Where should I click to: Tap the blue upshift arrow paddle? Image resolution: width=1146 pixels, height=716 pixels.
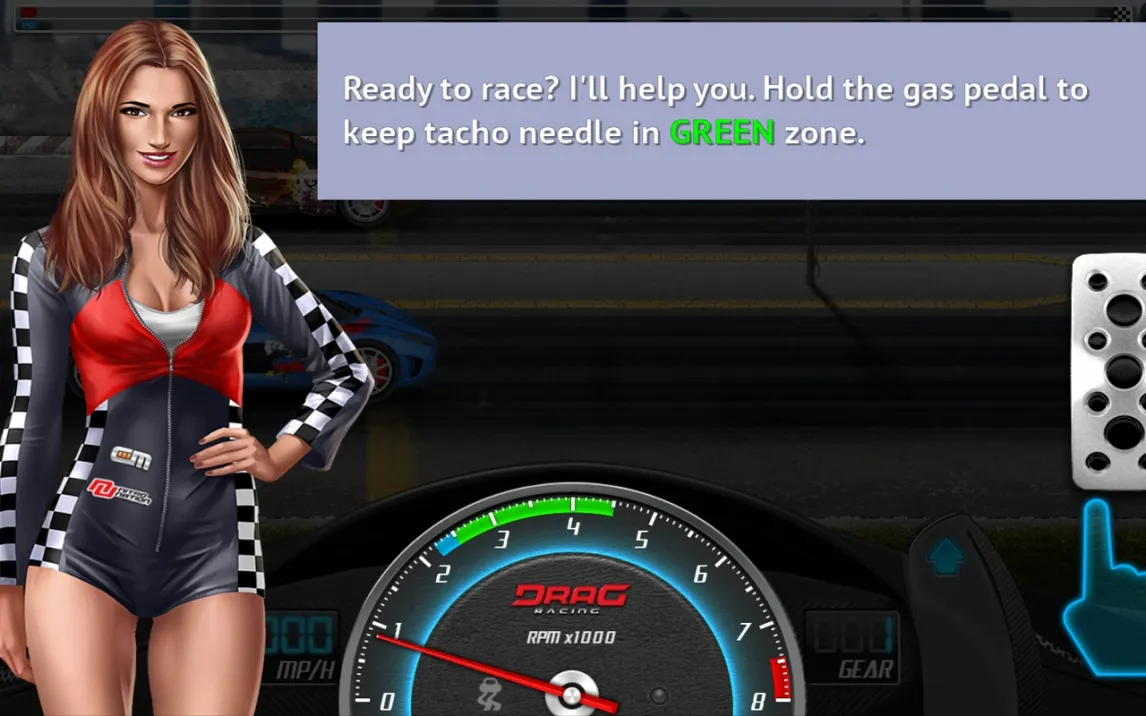946,556
